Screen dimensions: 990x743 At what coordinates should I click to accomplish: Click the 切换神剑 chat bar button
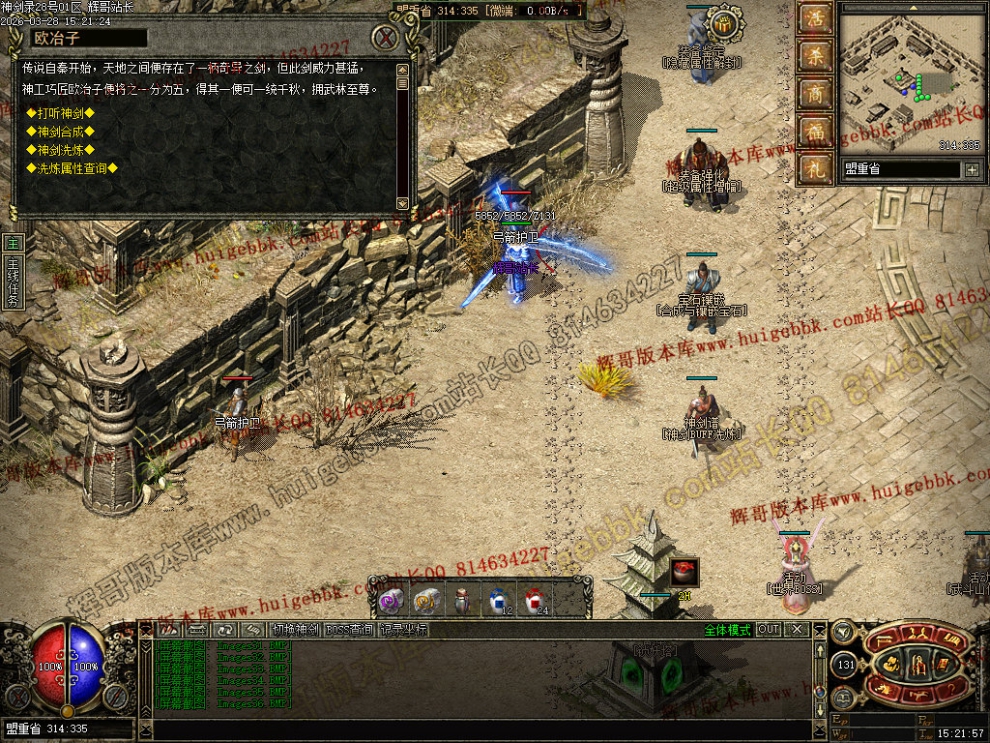pos(295,630)
